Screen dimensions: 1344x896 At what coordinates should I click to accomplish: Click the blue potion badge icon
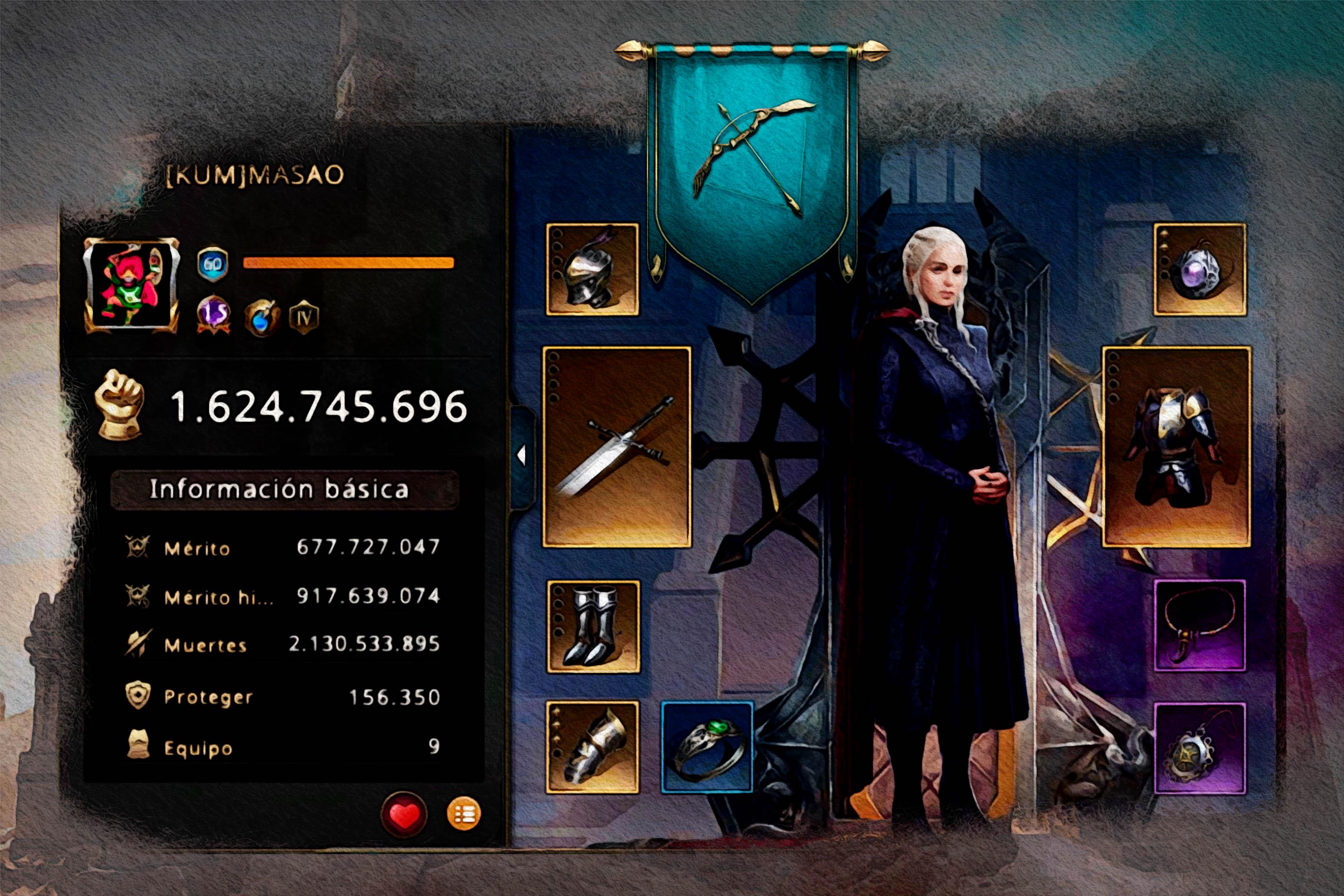pos(262,317)
